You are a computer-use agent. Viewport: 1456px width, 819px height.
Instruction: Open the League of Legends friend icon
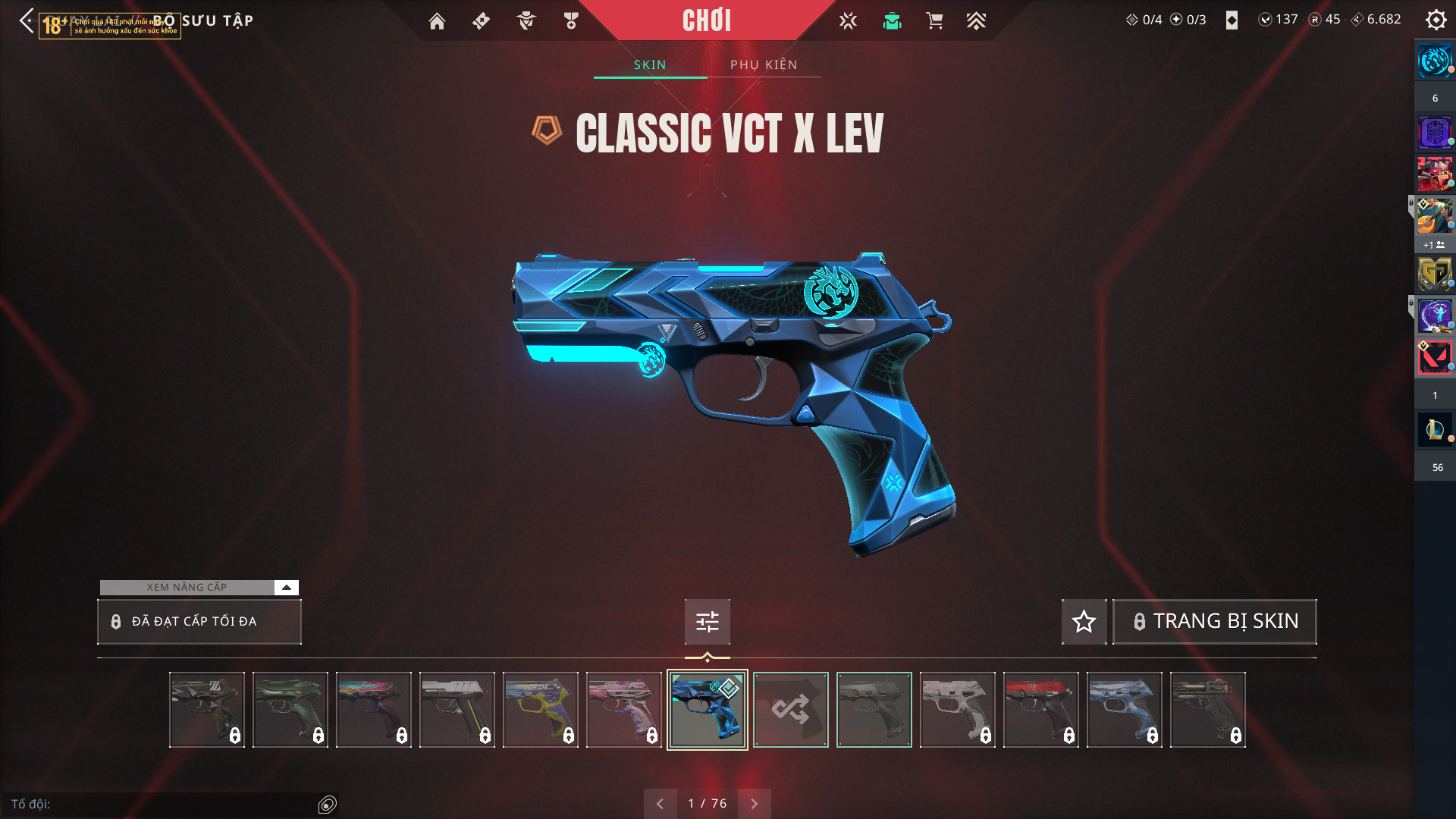(1435, 430)
